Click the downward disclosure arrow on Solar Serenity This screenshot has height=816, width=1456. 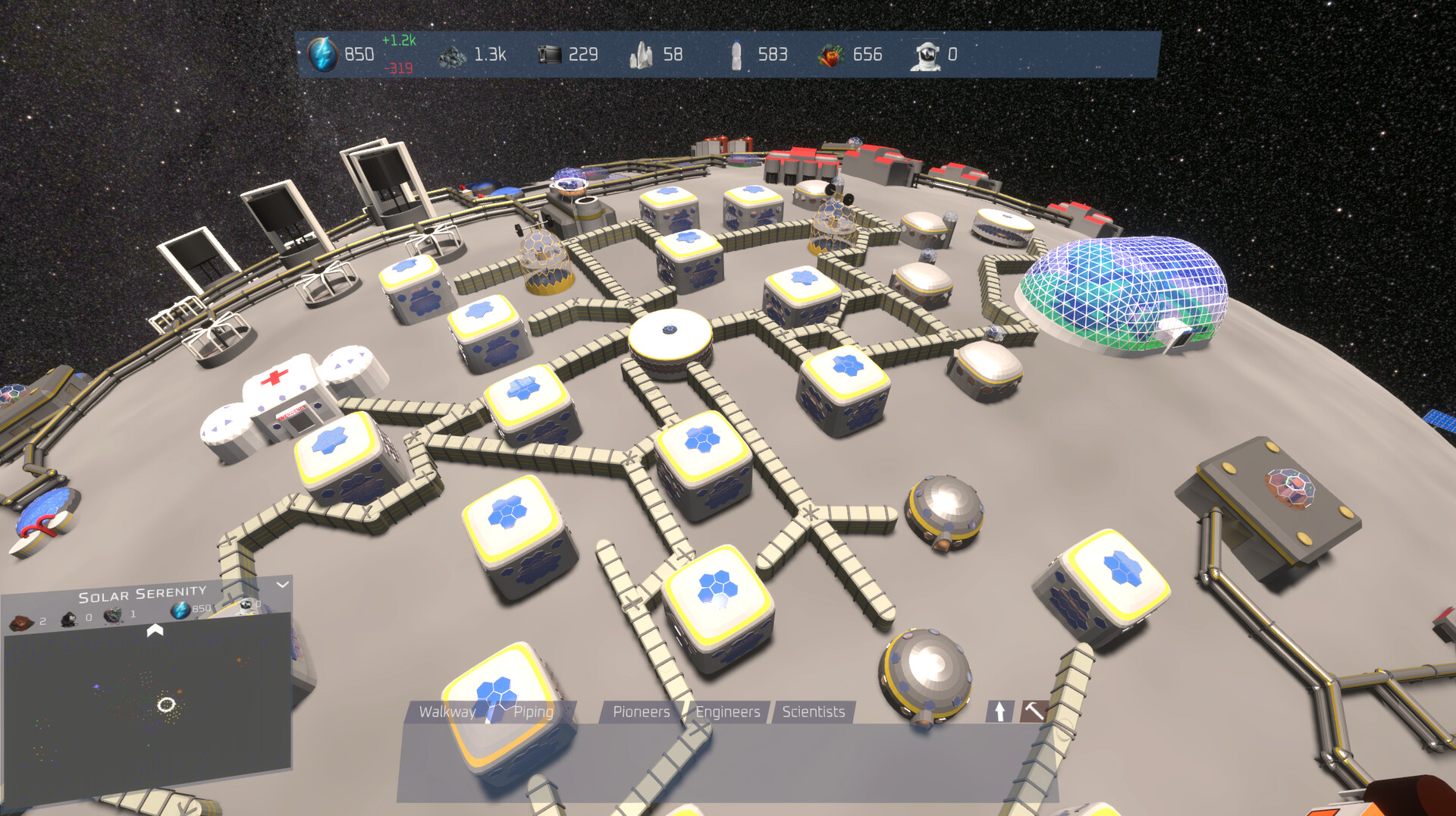tap(284, 585)
